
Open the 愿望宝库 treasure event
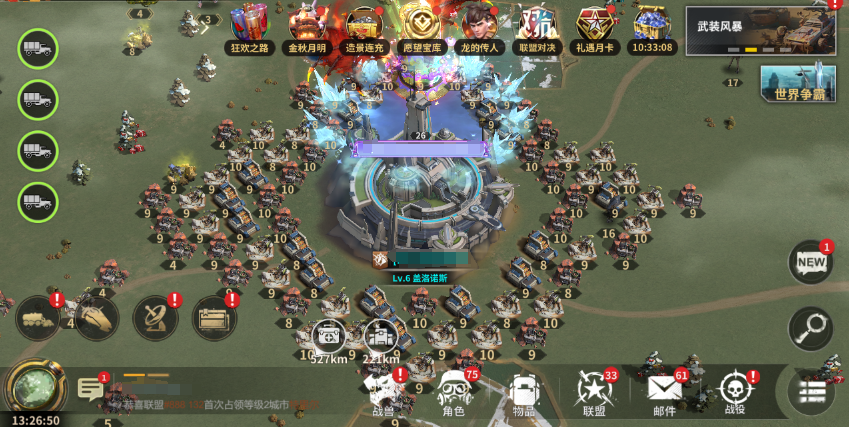[x=422, y=26]
